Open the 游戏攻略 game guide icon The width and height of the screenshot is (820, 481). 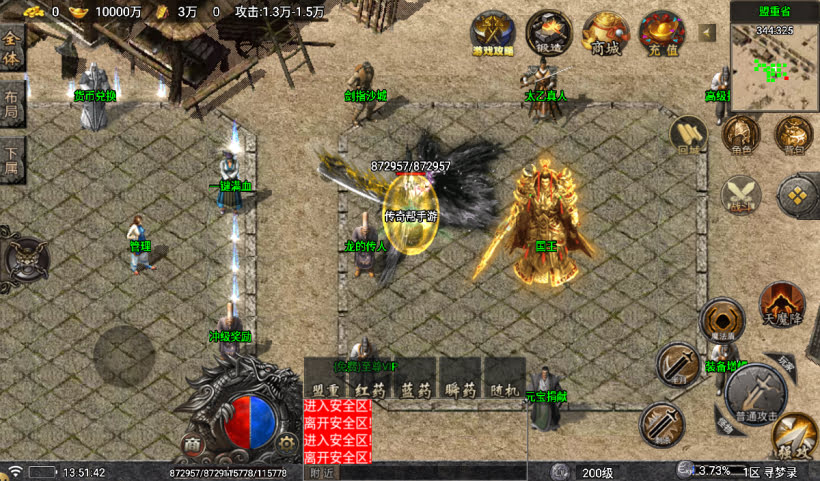coord(492,33)
